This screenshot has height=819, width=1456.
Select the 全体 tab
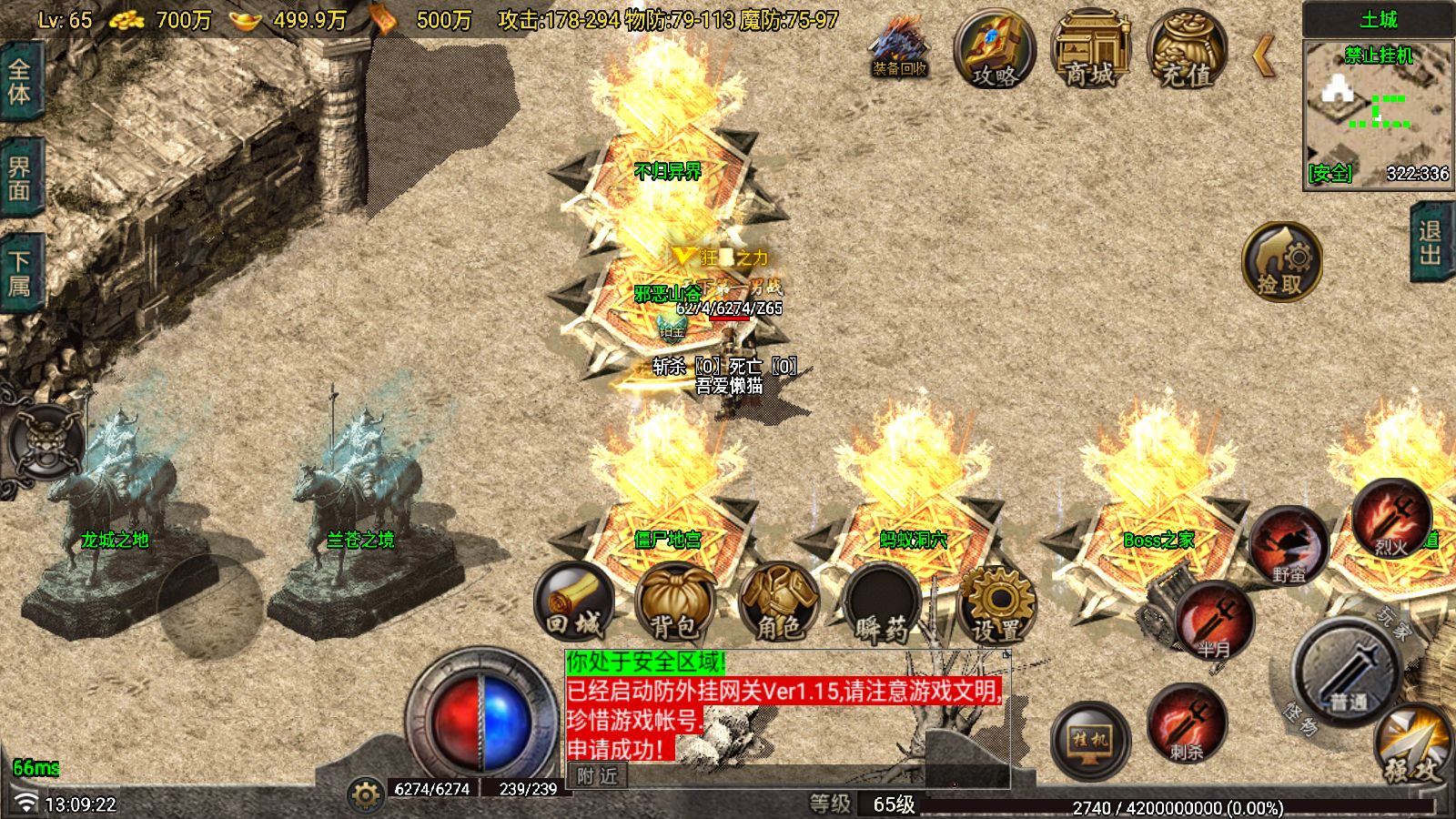coord(19,82)
